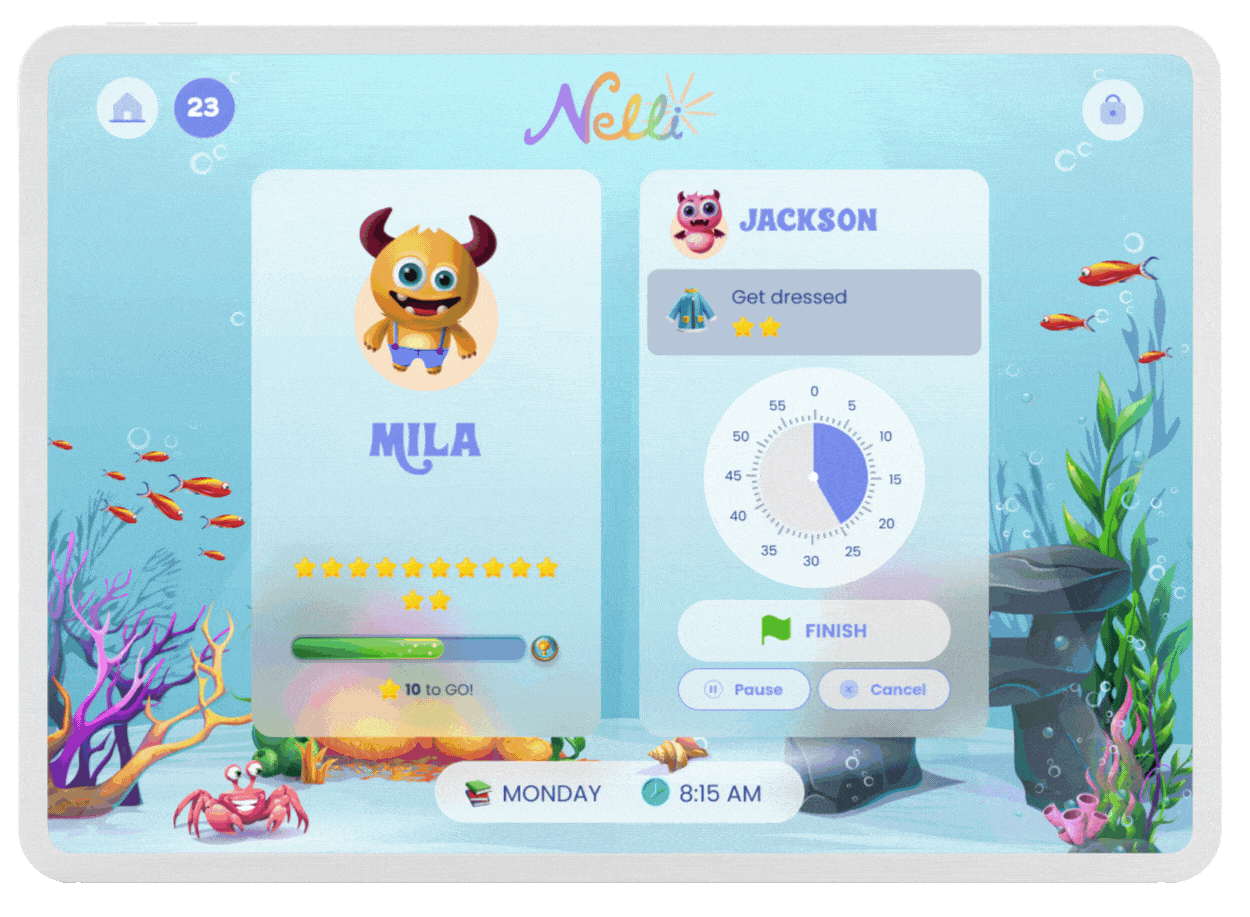Open the Get dressed task row
Screen dimensions: 1250x917
813,312
